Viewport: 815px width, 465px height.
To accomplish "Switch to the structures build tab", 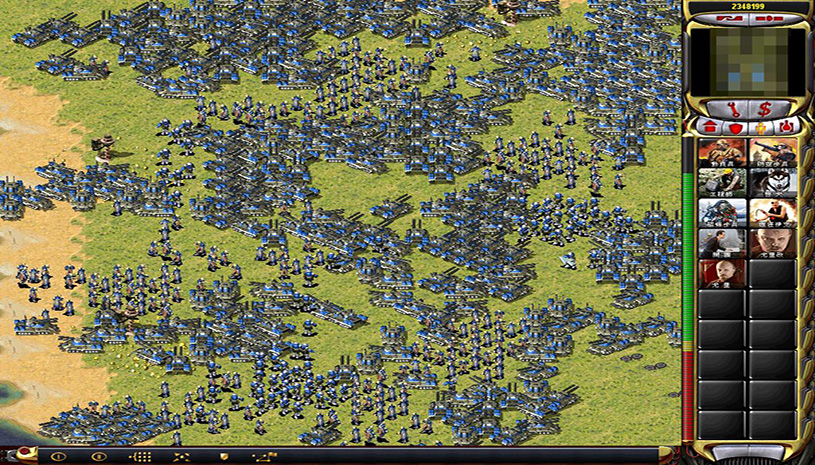I will [710, 127].
